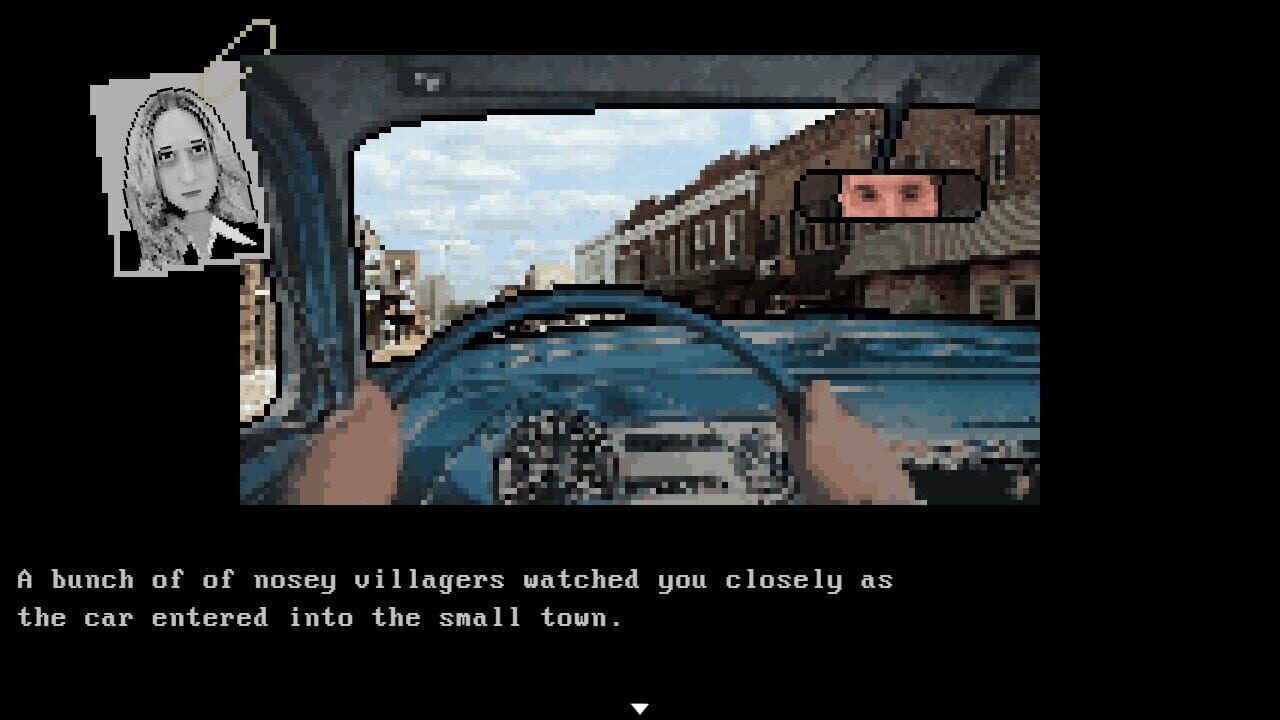
Task: Inspect the dark object on the passenger seat
Action: point(960,480)
